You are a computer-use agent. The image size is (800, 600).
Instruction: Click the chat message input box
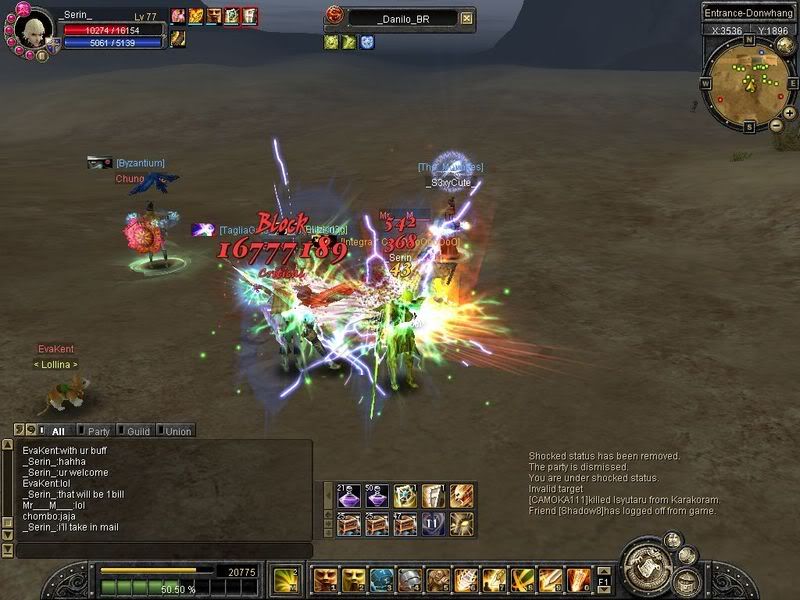point(160,551)
